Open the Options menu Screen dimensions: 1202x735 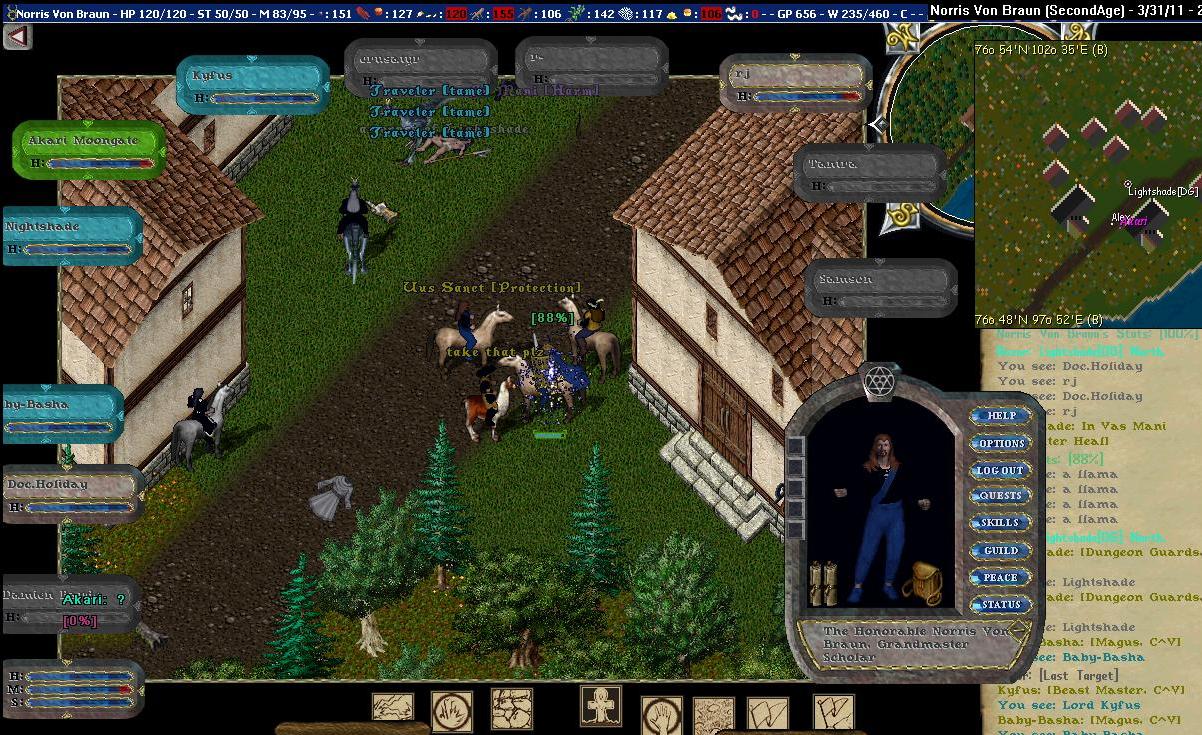(x=1001, y=443)
